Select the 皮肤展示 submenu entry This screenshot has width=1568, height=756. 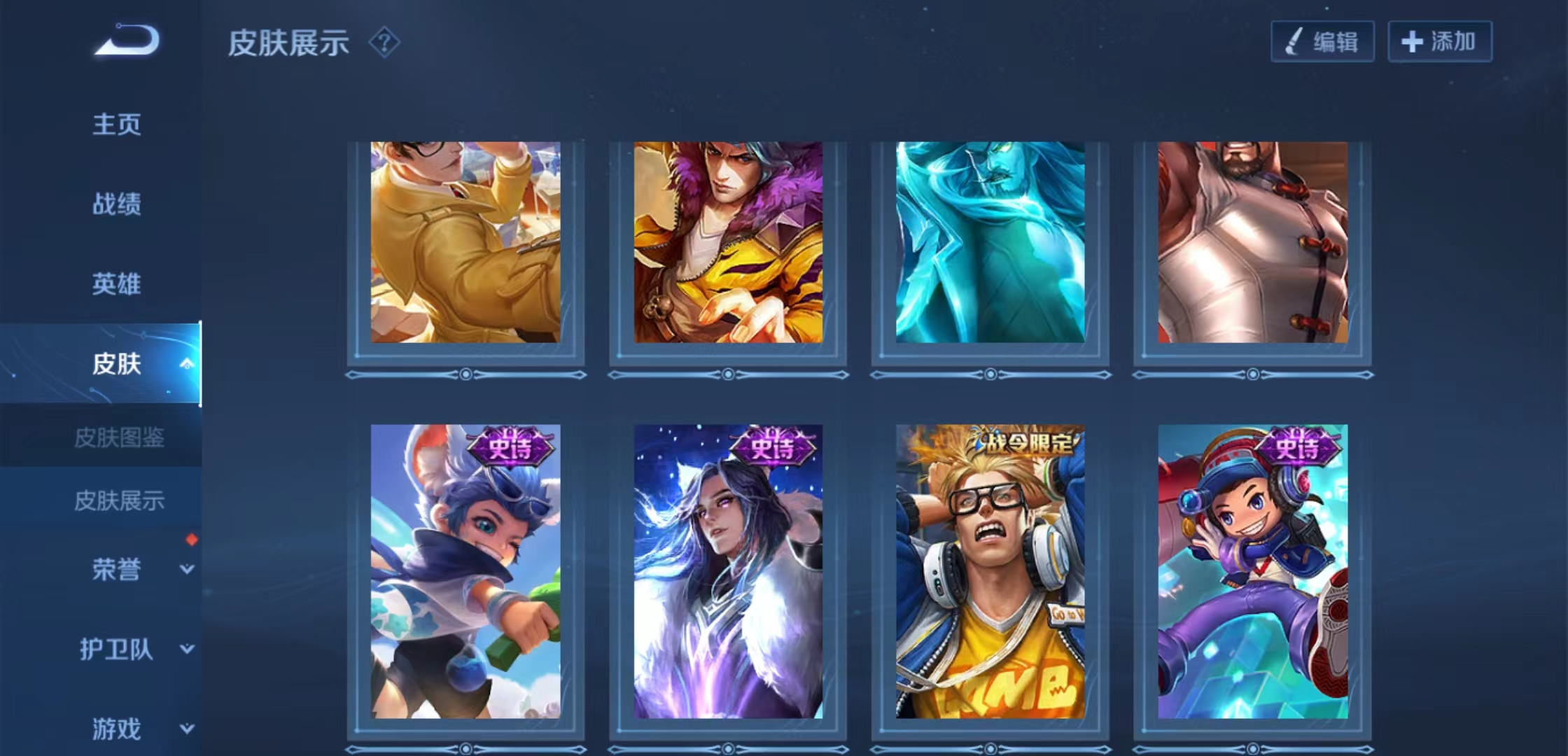(x=119, y=501)
